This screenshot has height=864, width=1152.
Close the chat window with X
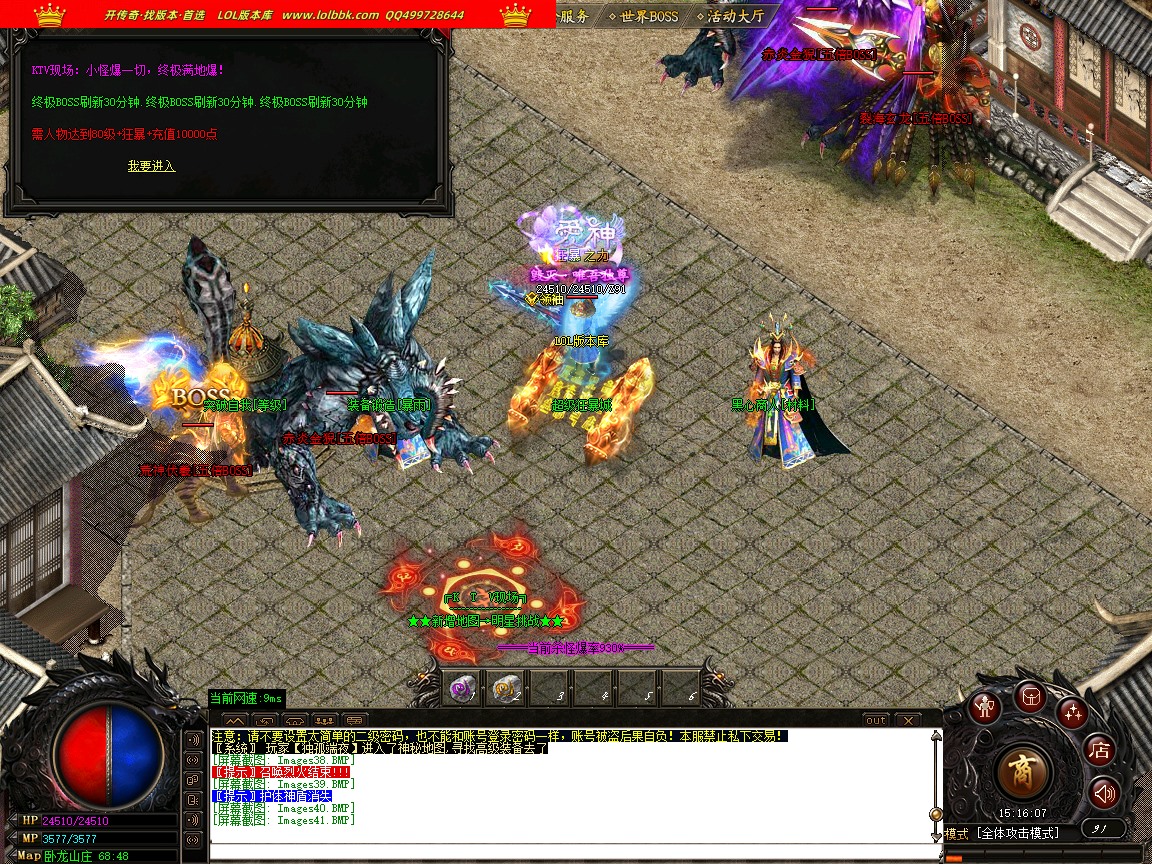(x=907, y=720)
